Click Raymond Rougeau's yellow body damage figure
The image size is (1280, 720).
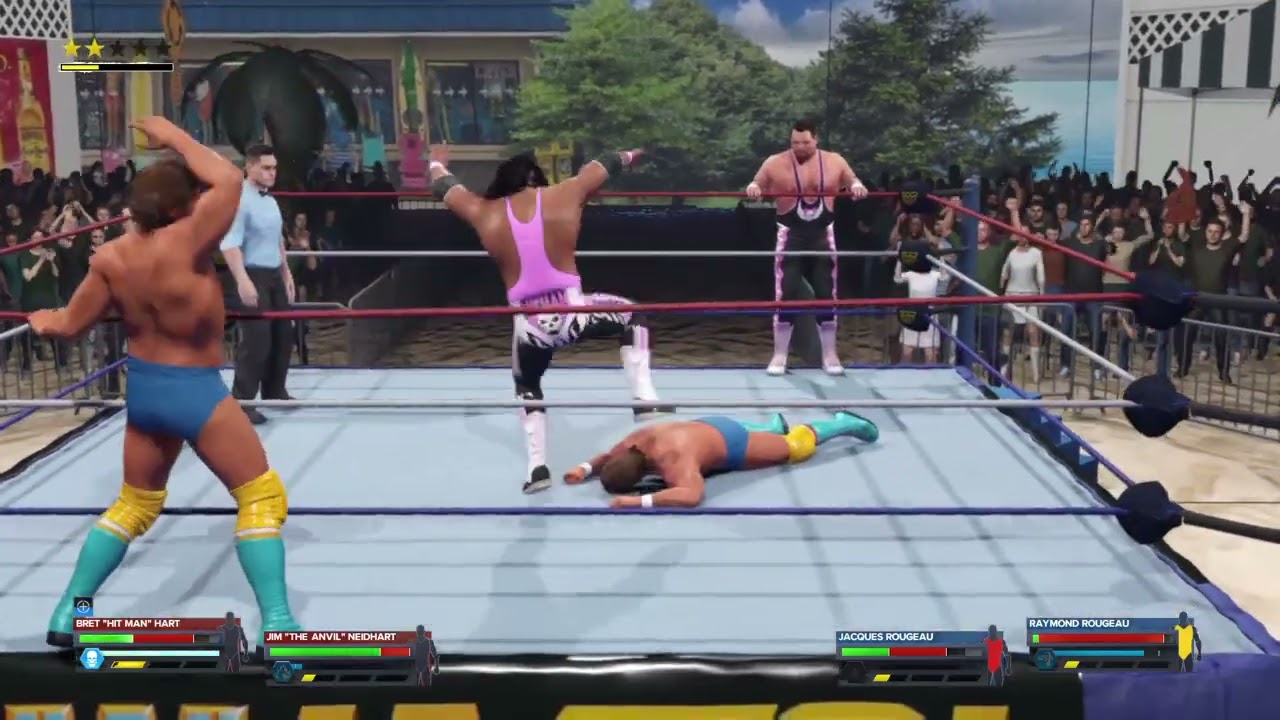point(1185,642)
